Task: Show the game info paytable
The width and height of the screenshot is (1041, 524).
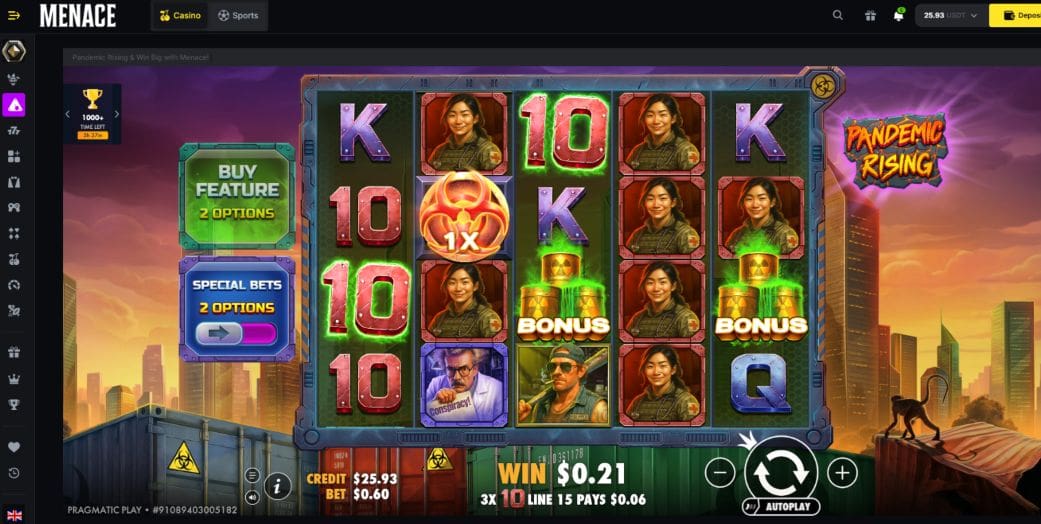Action: click(278, 486)
